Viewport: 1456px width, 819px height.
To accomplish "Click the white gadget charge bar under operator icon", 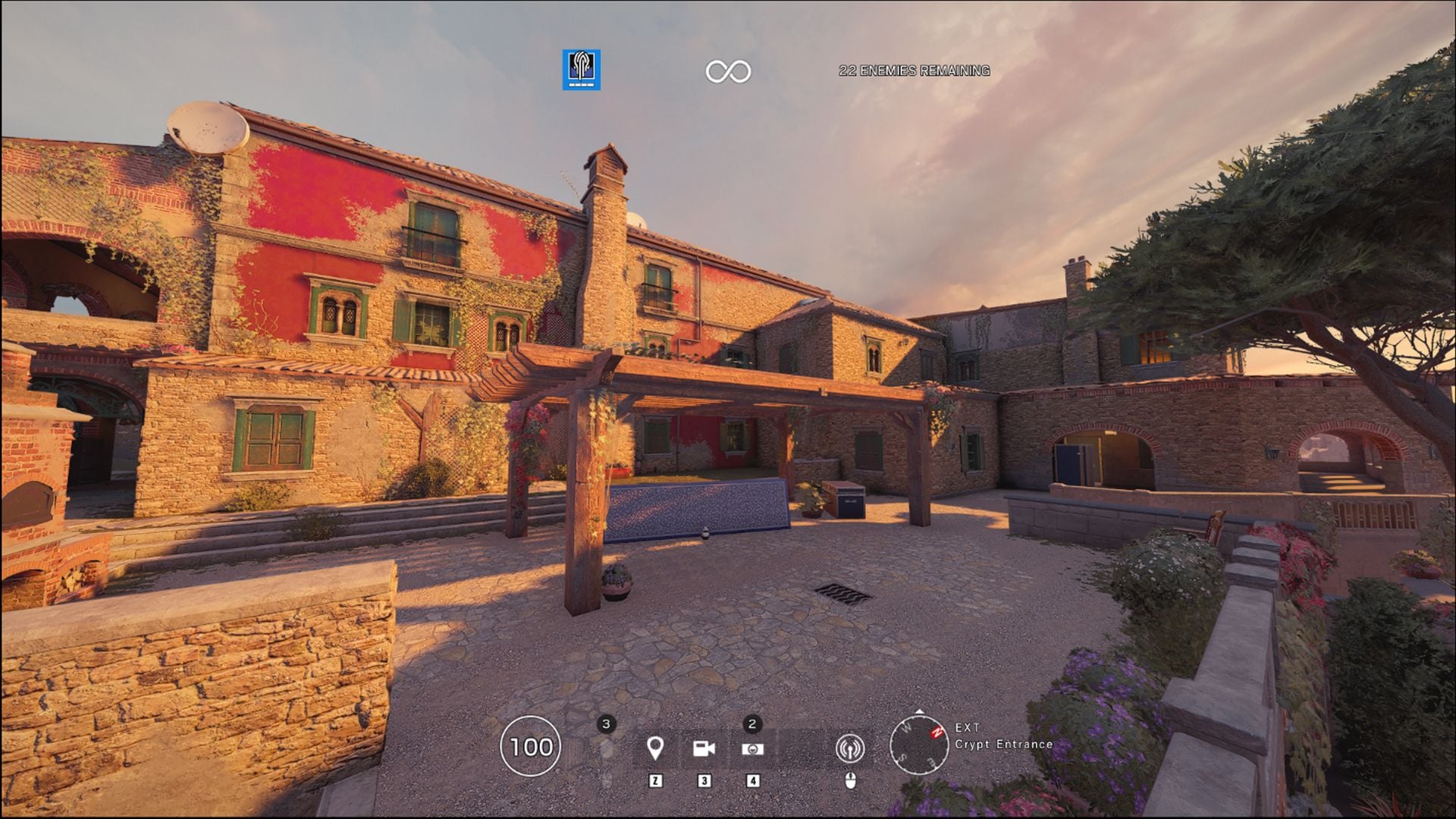I will coord(580,85).
